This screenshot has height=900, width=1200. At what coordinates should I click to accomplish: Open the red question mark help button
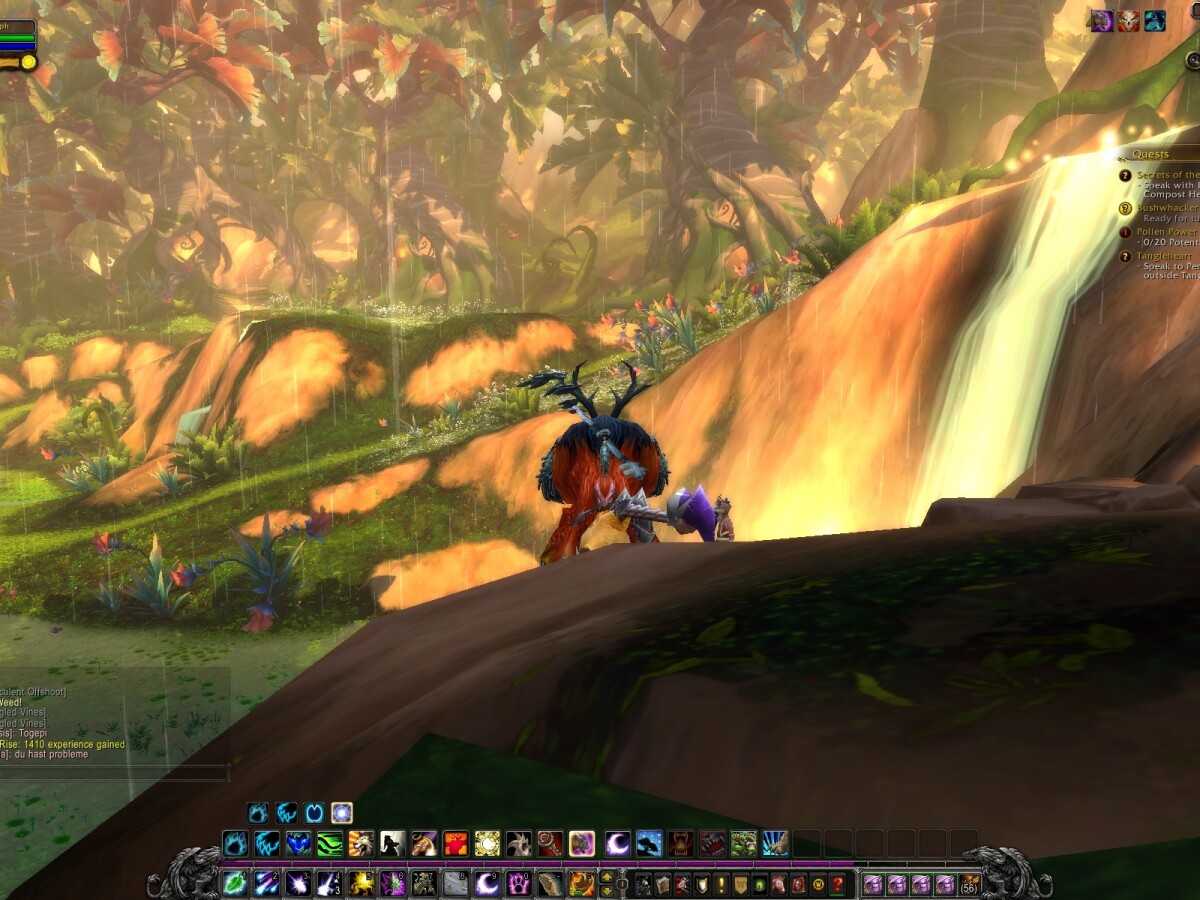pos(837,885)
